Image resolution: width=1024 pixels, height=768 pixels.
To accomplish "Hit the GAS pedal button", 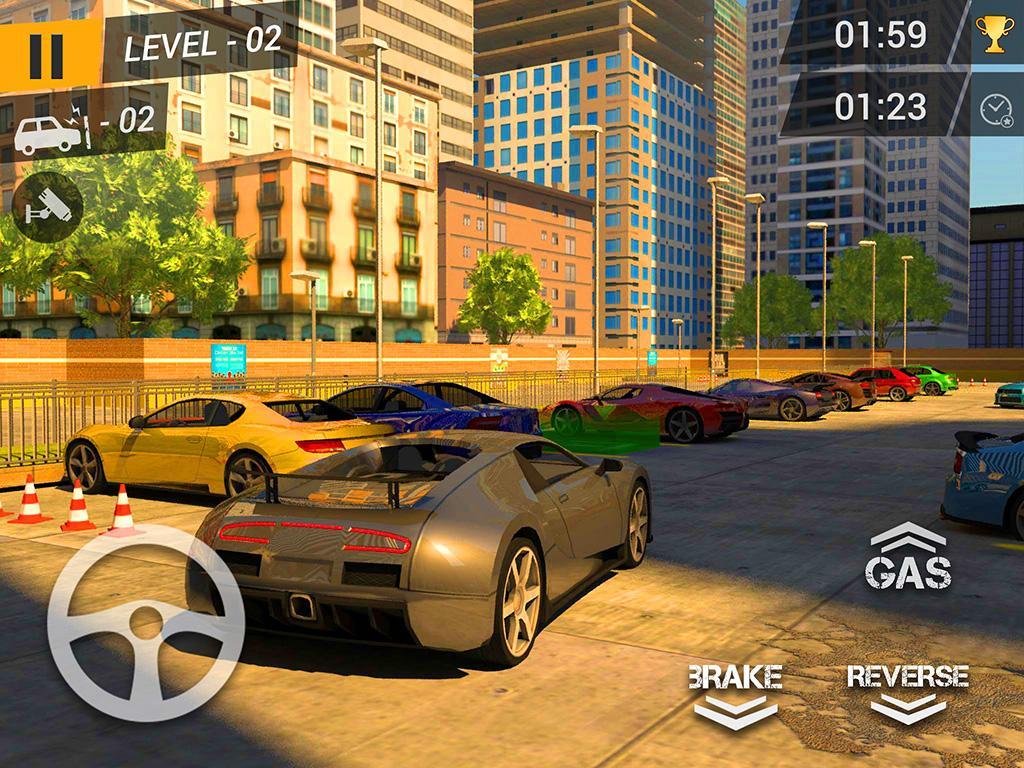I will pyautogui.click(x=908, y=558).
